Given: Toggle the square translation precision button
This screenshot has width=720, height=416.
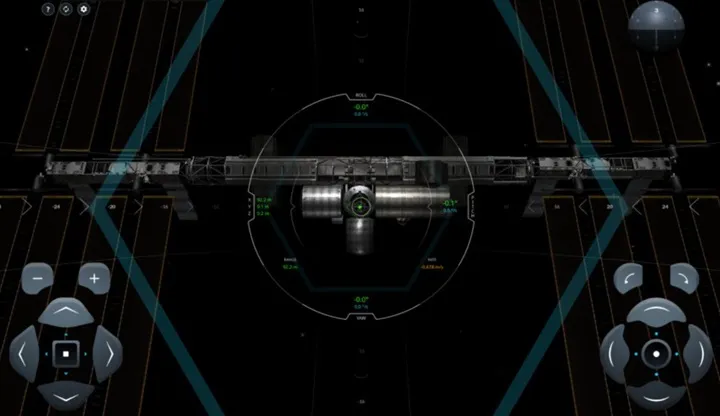Looking at the screenshot, I should click(x=66, y=353).
